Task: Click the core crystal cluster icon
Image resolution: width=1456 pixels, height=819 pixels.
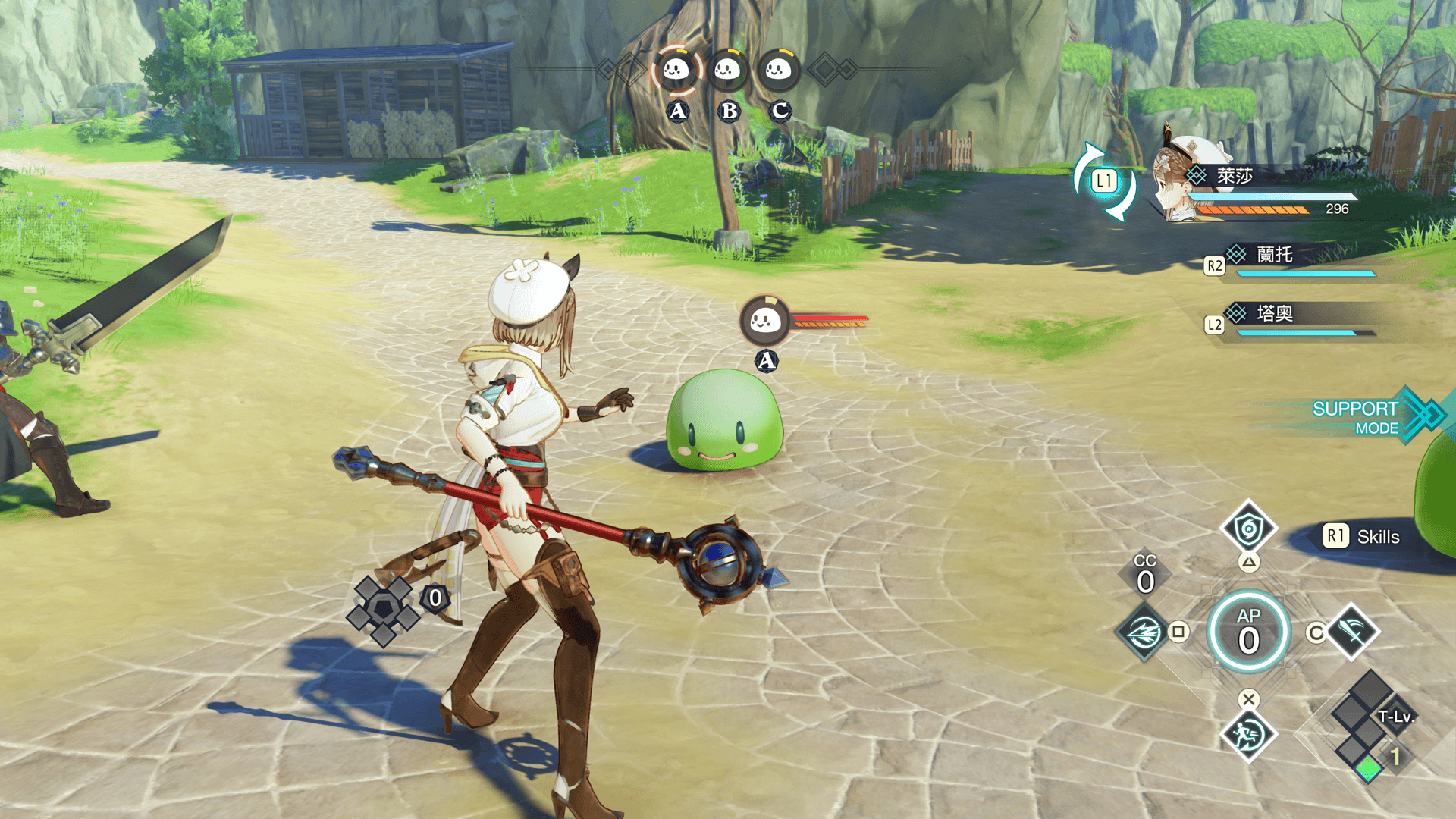Action: pyautogui.click(x=383, y=609)
